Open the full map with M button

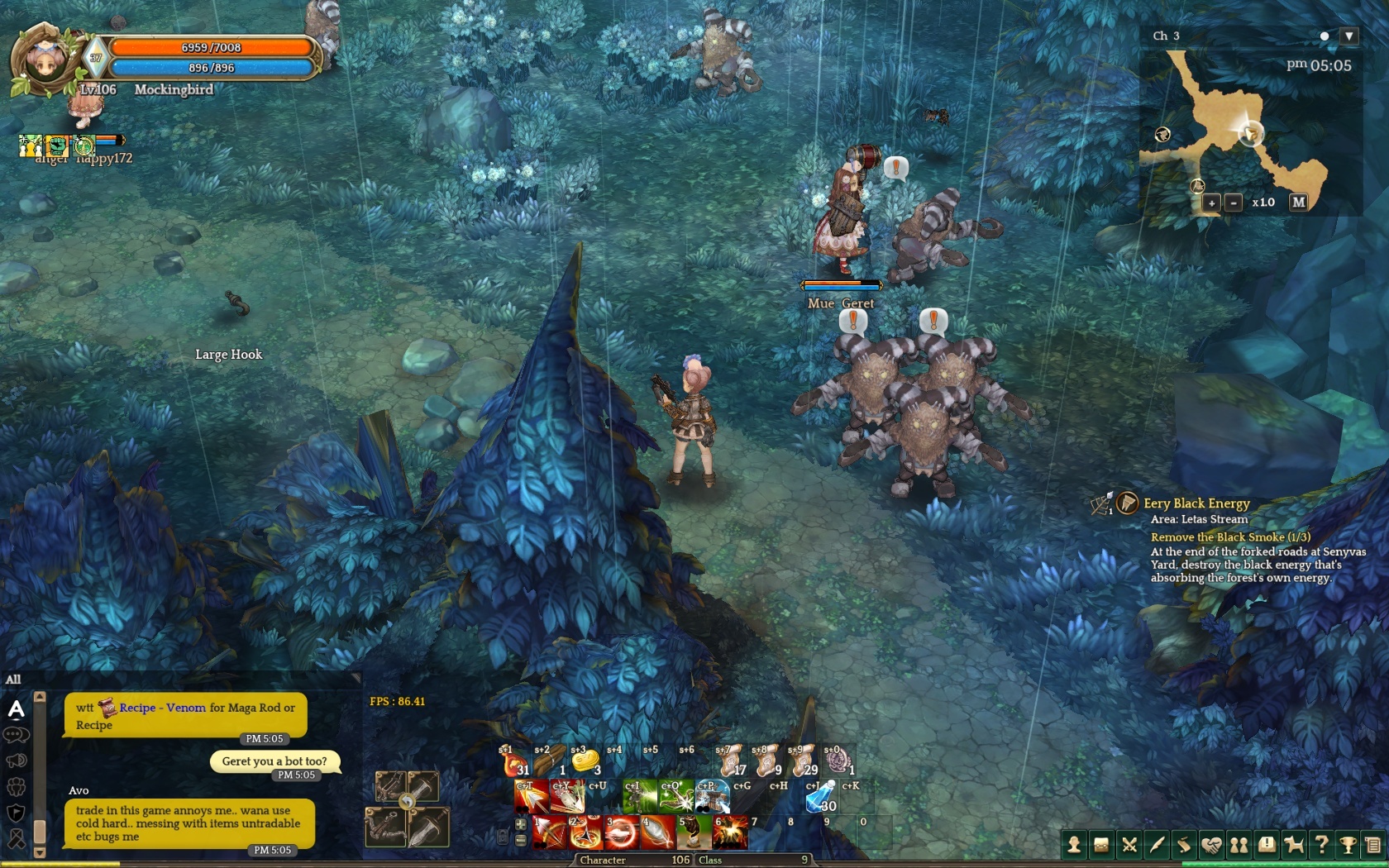[x=1299, y=202]
